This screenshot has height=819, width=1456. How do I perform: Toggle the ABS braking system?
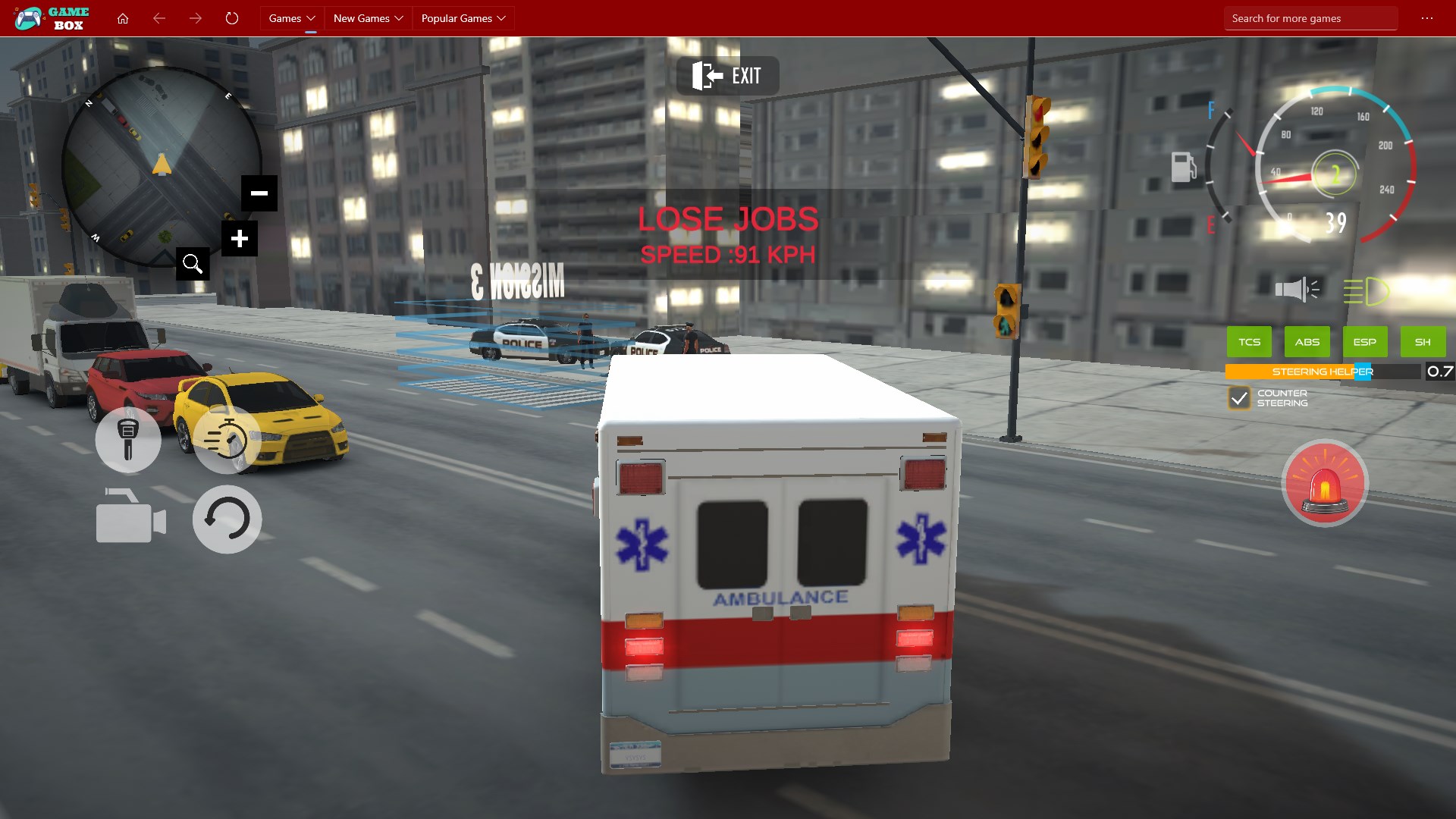pyautogui.click(x=1306, y=341)
